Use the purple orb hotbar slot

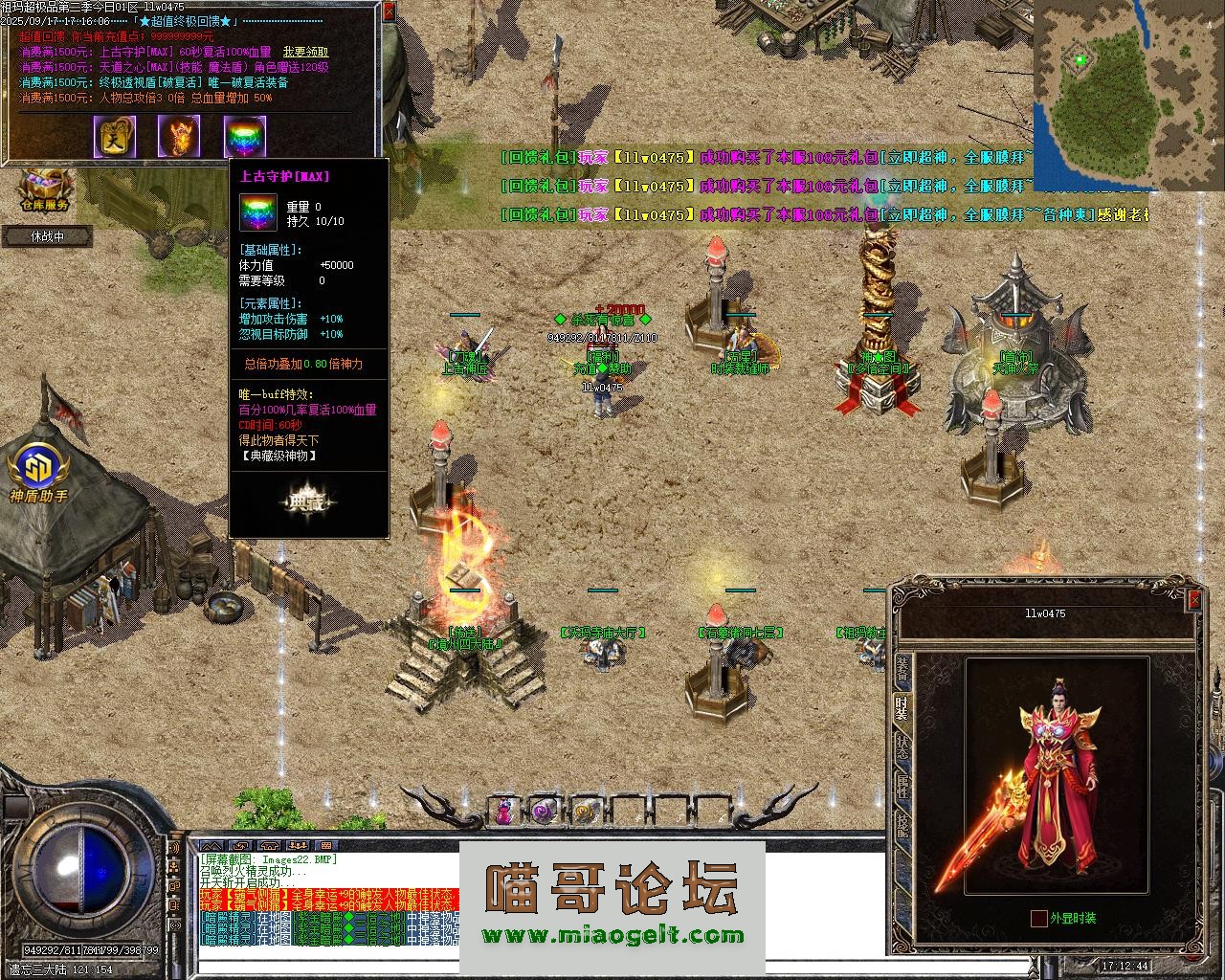click(544, 812)
